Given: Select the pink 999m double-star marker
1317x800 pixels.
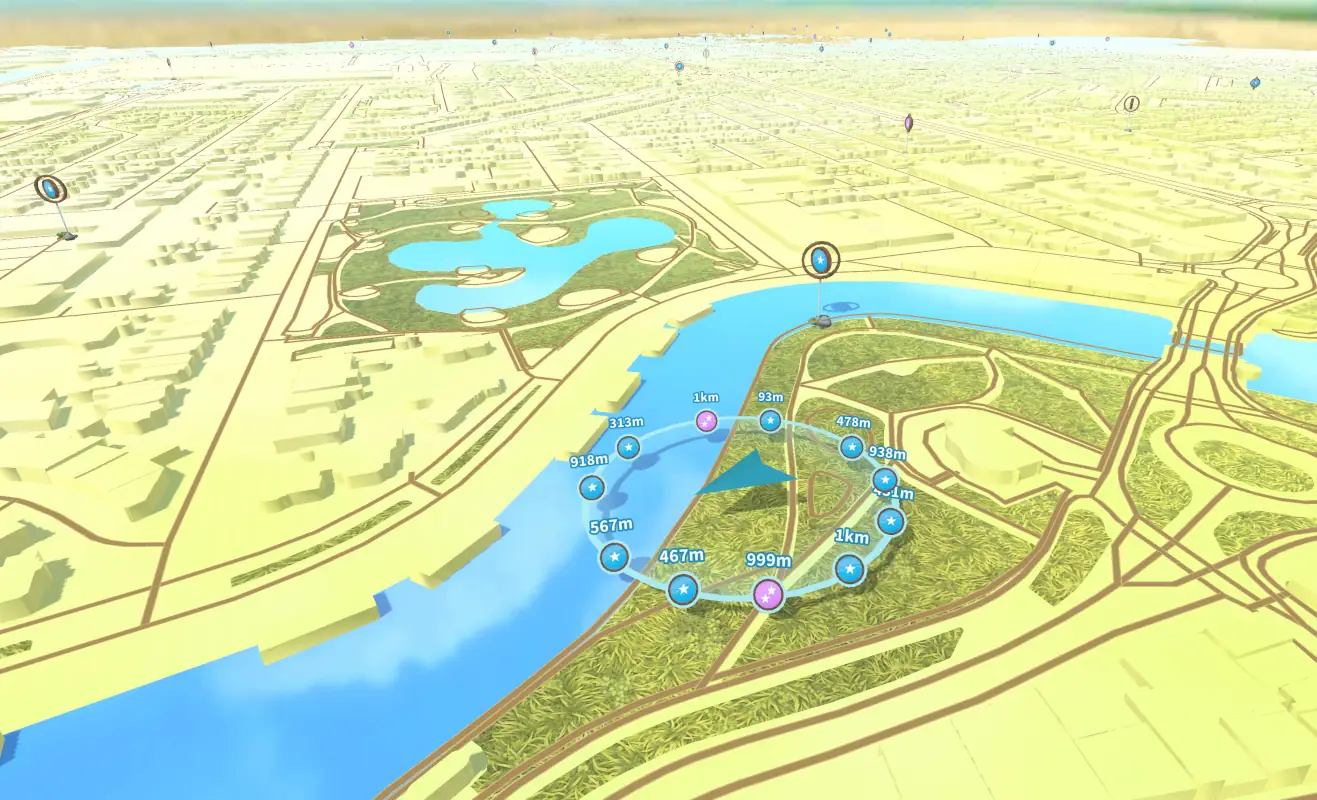Looking at the screenshot, I should [768, 594].
